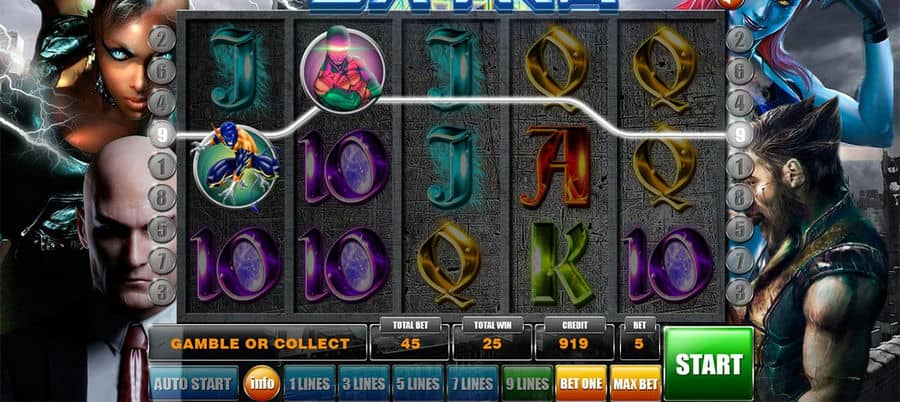Switch to 7 LINES
This screenshot has height=402, width=900.
[471, 383]
